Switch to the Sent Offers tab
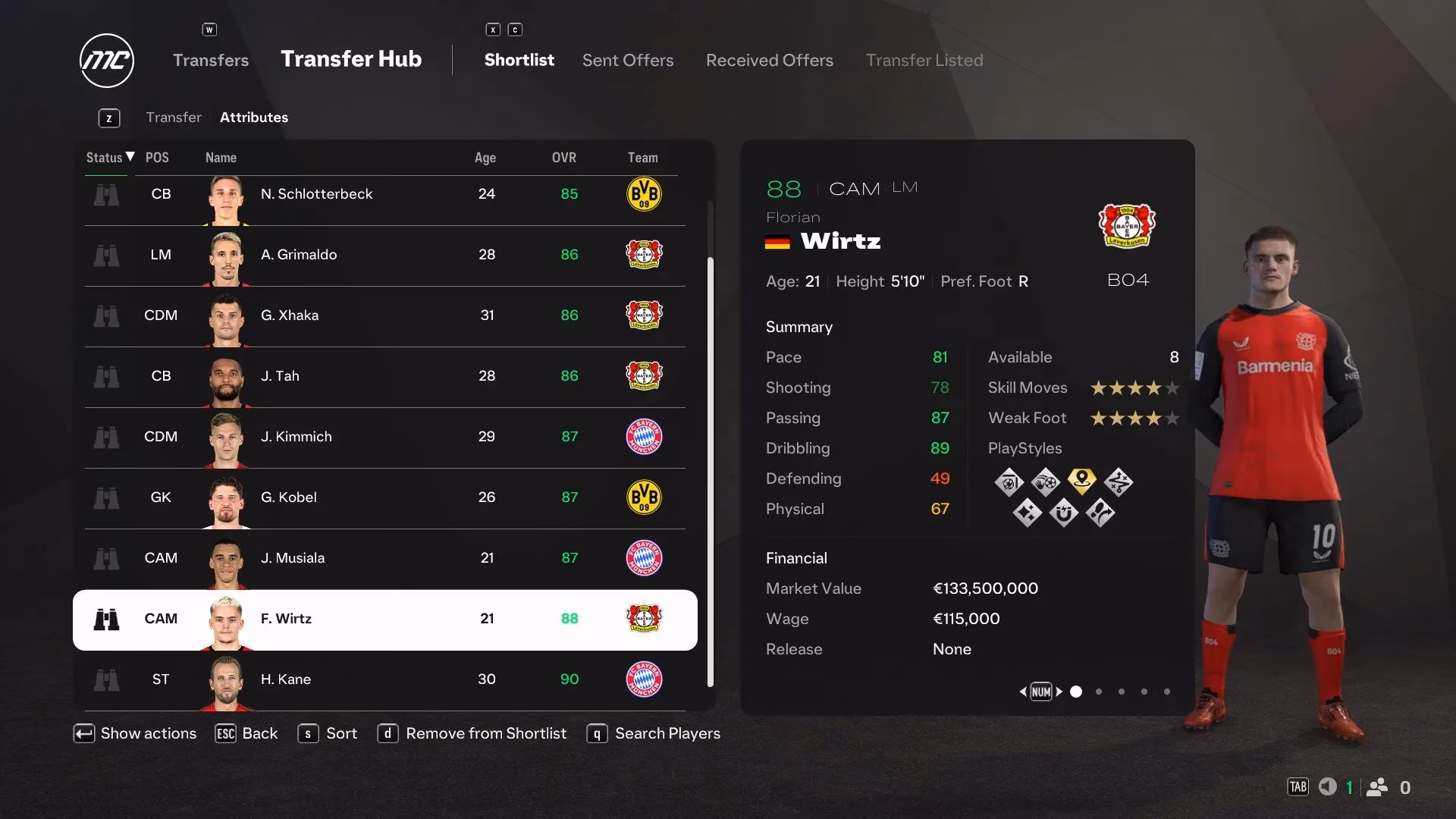The image size is (1456, 819). (628, 60)
